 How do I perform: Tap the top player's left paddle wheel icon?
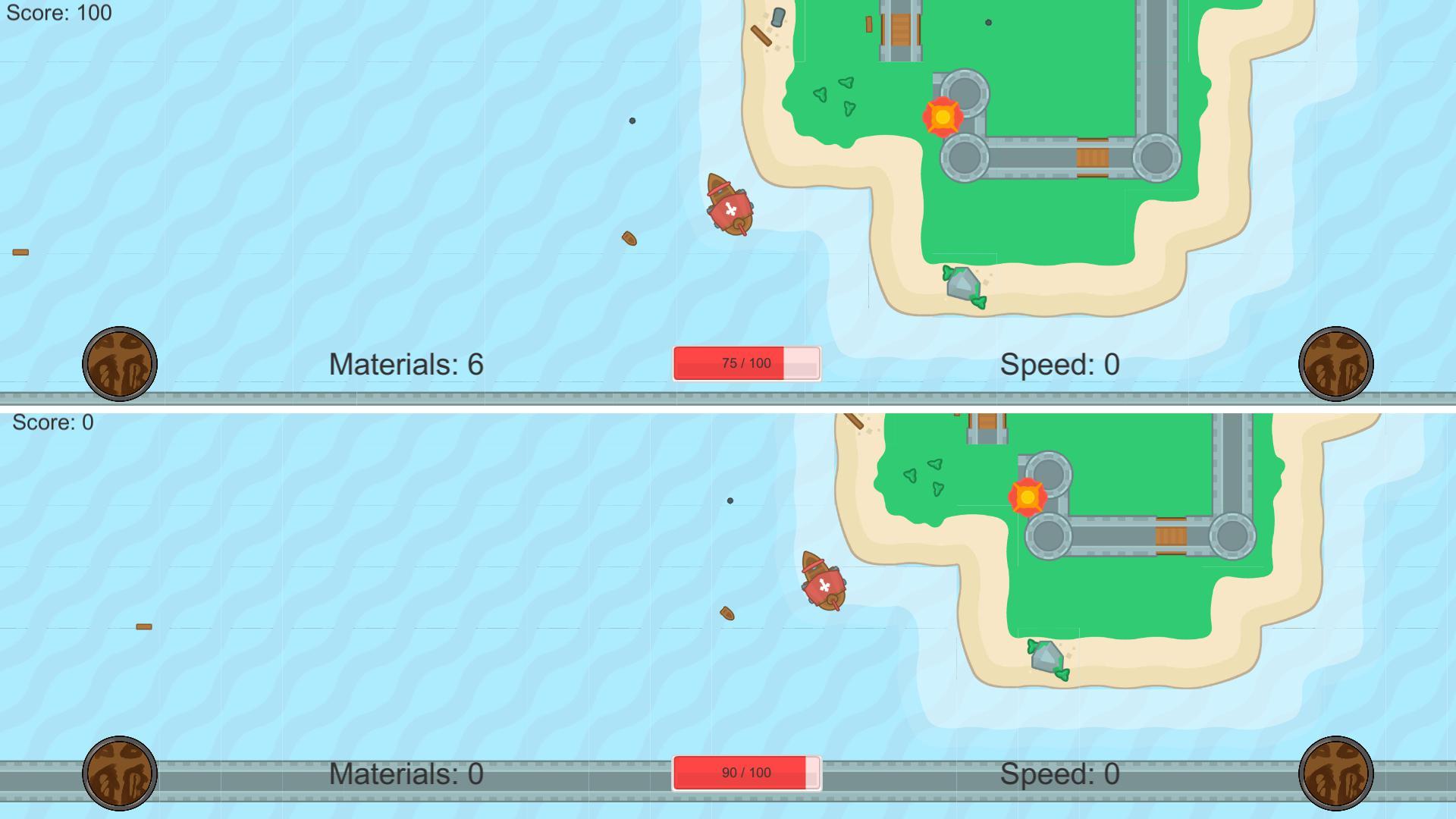pyautogui.click(x=121, y=364)
